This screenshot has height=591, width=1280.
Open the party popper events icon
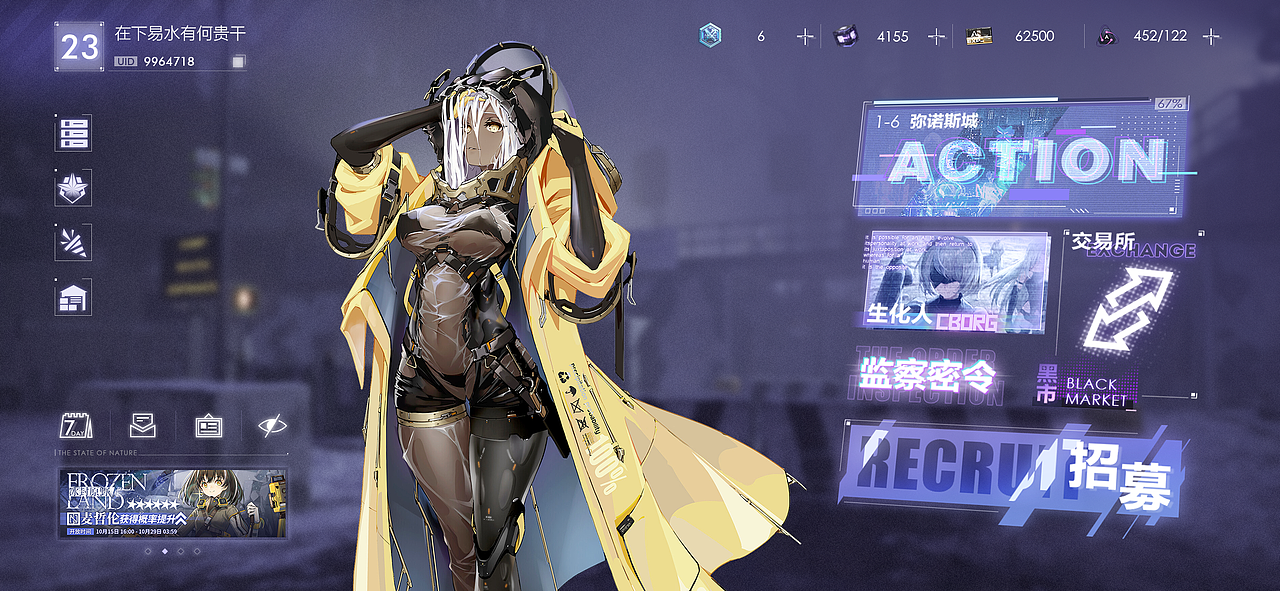(x=73, y=242)
